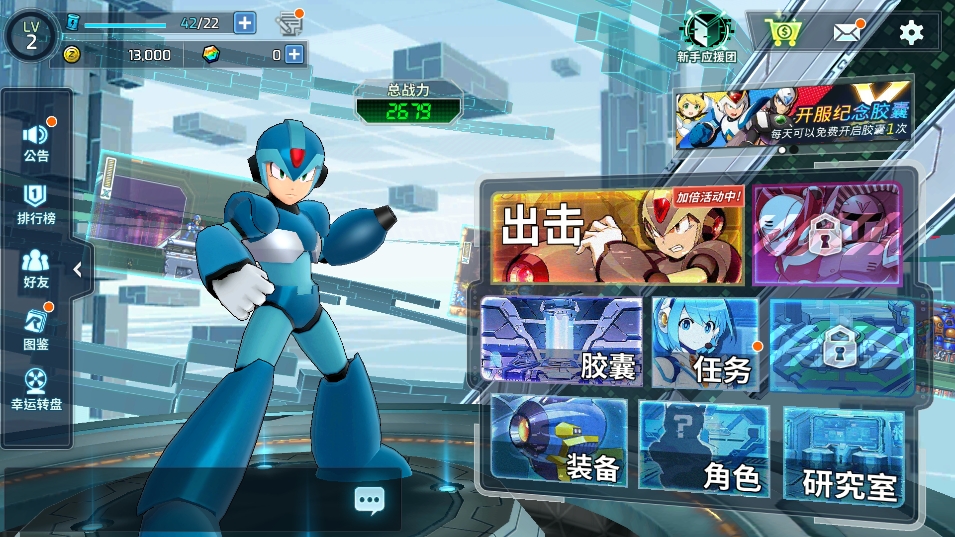
Task: Open the 幸运转盘 lucky wheel
Action: click(37, 390)
